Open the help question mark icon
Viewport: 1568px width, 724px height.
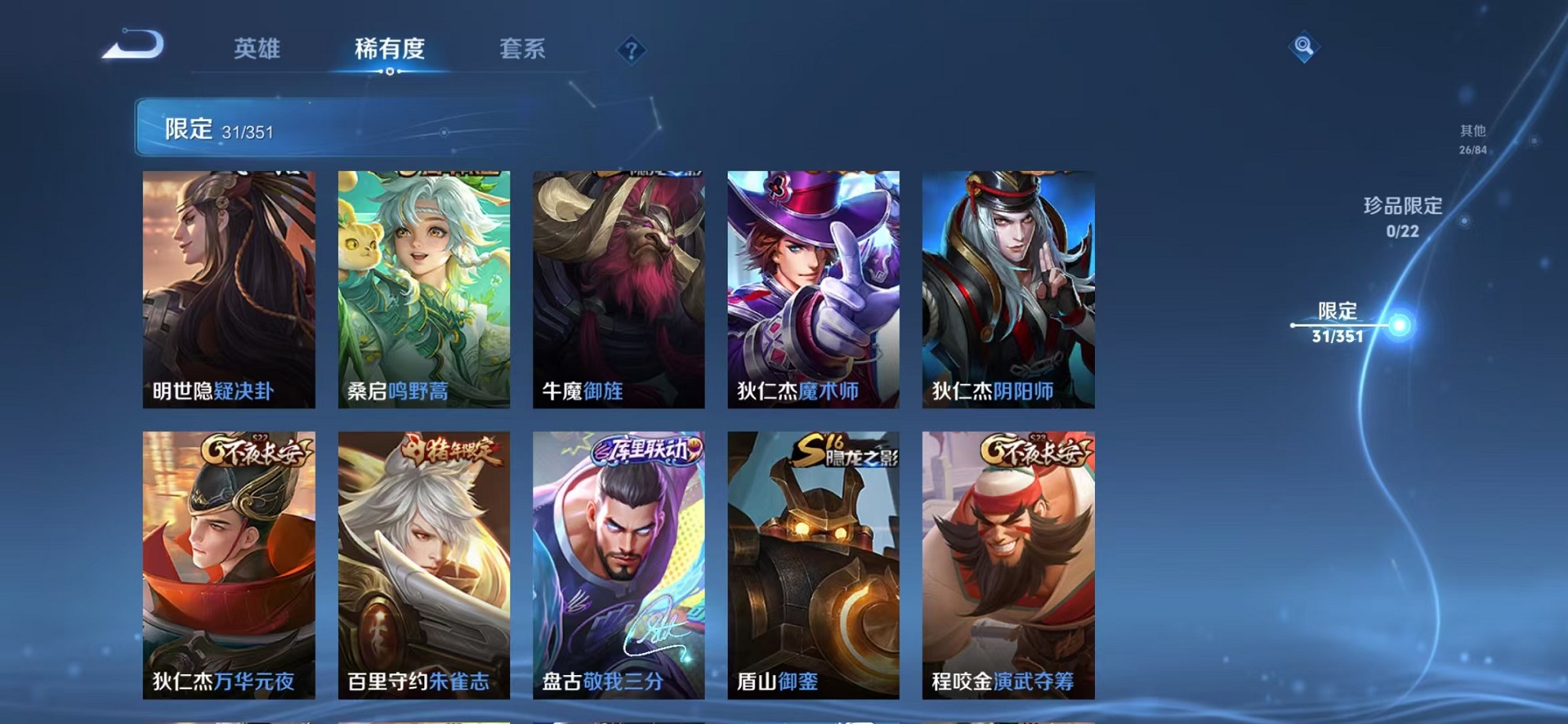point(630,51)
